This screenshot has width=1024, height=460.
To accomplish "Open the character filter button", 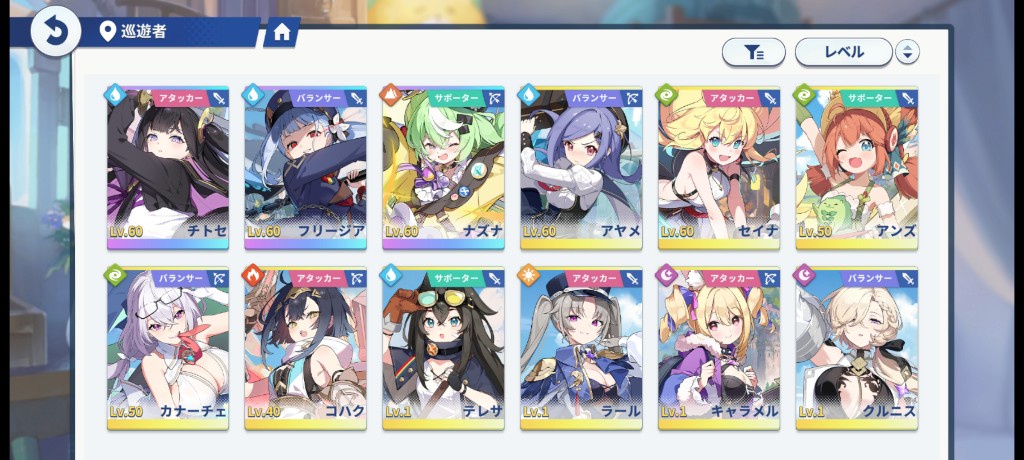I will [x=753, y=52].
